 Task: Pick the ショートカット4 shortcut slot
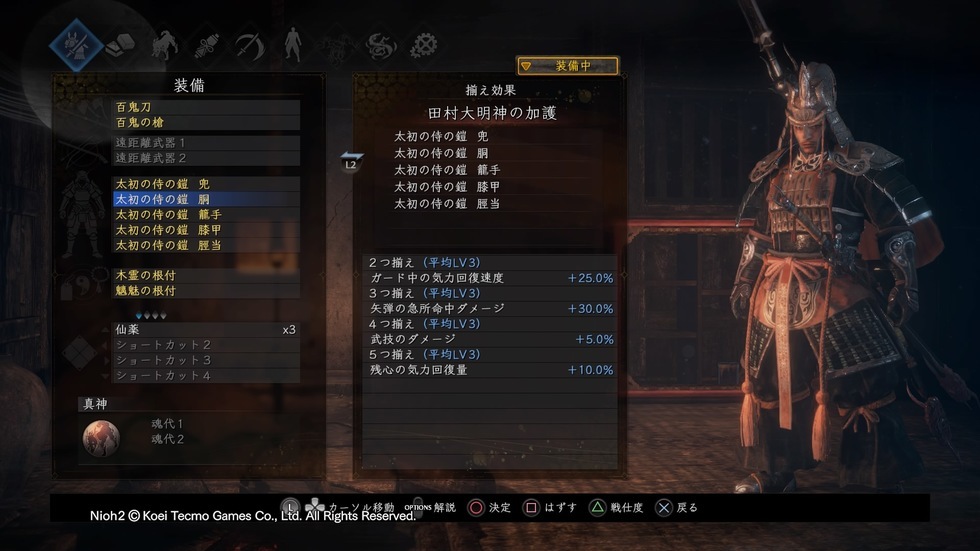(206, 375)
